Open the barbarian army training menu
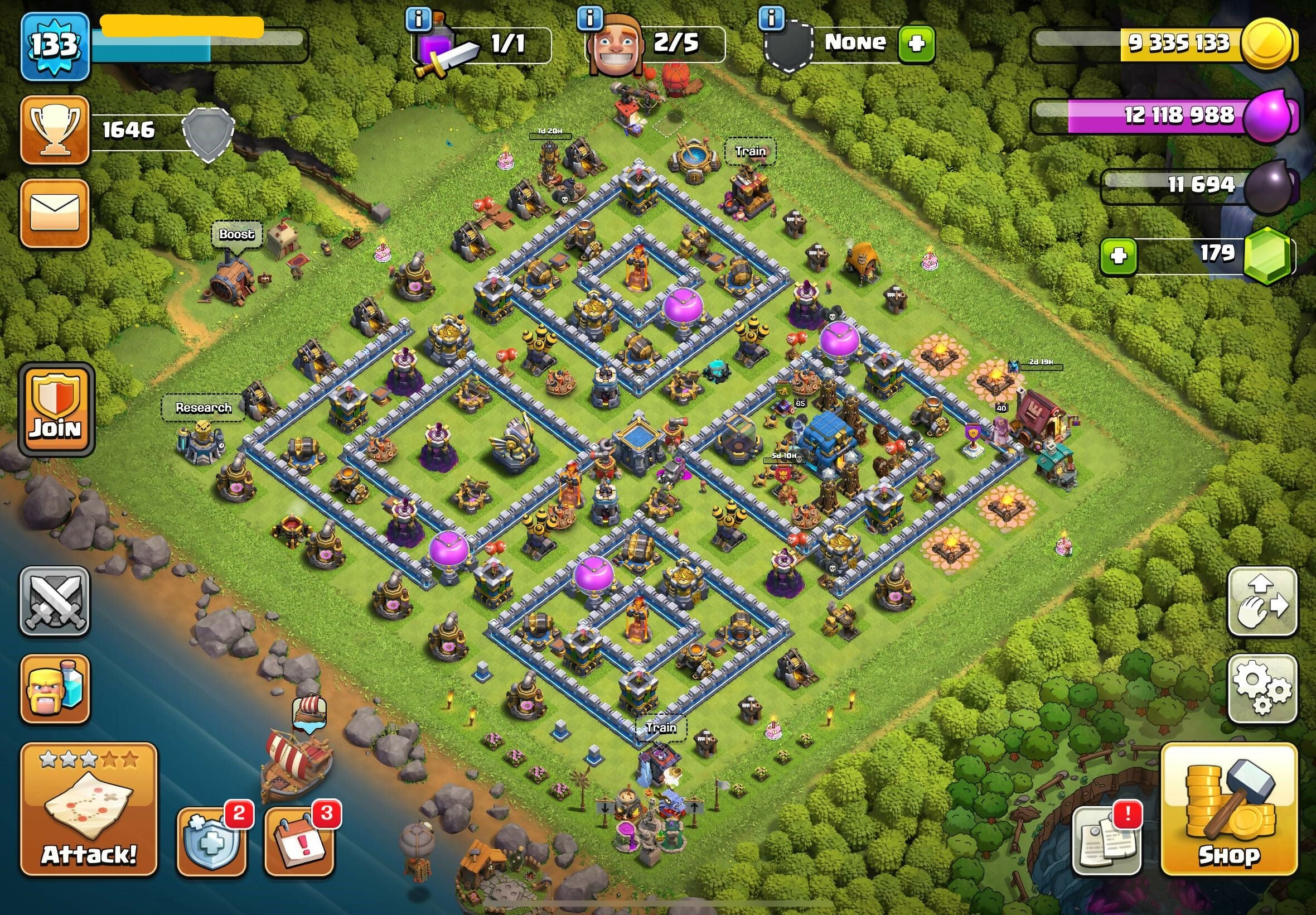 pyautogui.click(x=55, y=688)
